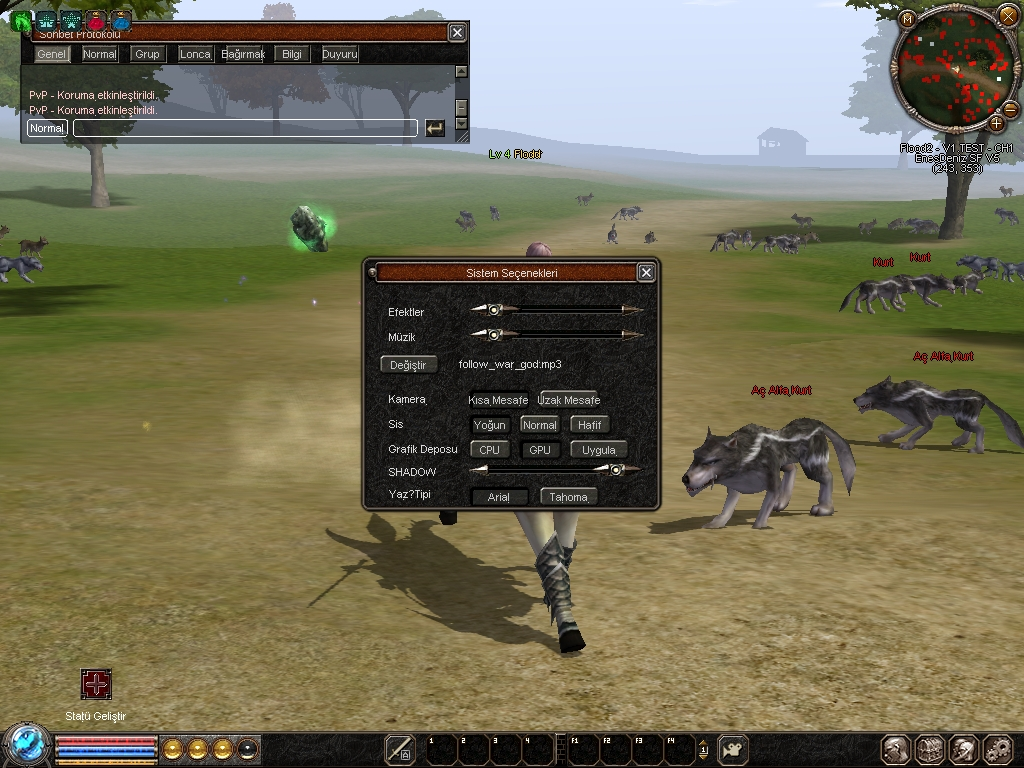Click the chat message input field
This screenshot has height=768, width=1024.
click(x=245, y=128)
